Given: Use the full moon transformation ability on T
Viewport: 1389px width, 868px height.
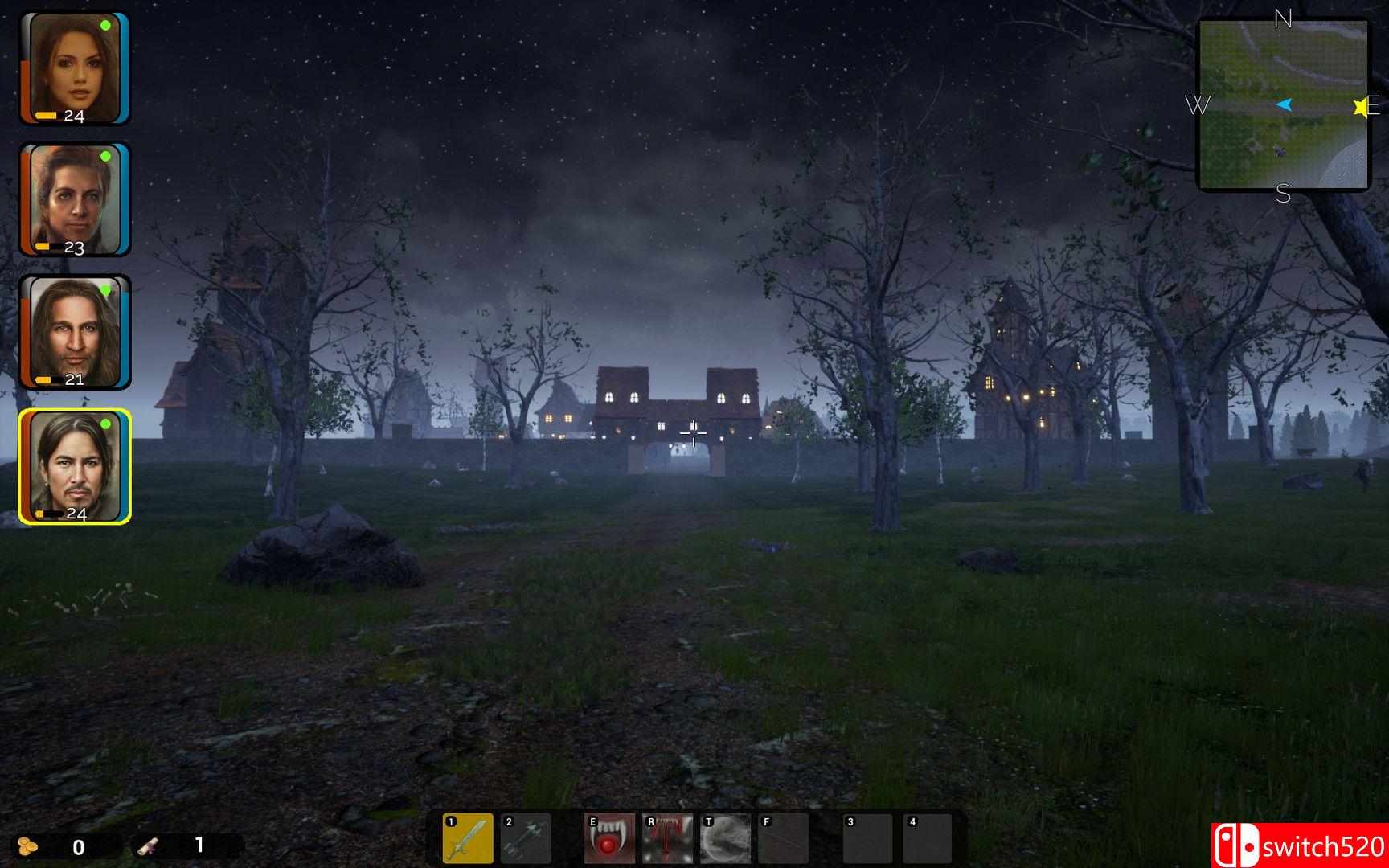Looking at the screenshot, I should tap(725, 838).
